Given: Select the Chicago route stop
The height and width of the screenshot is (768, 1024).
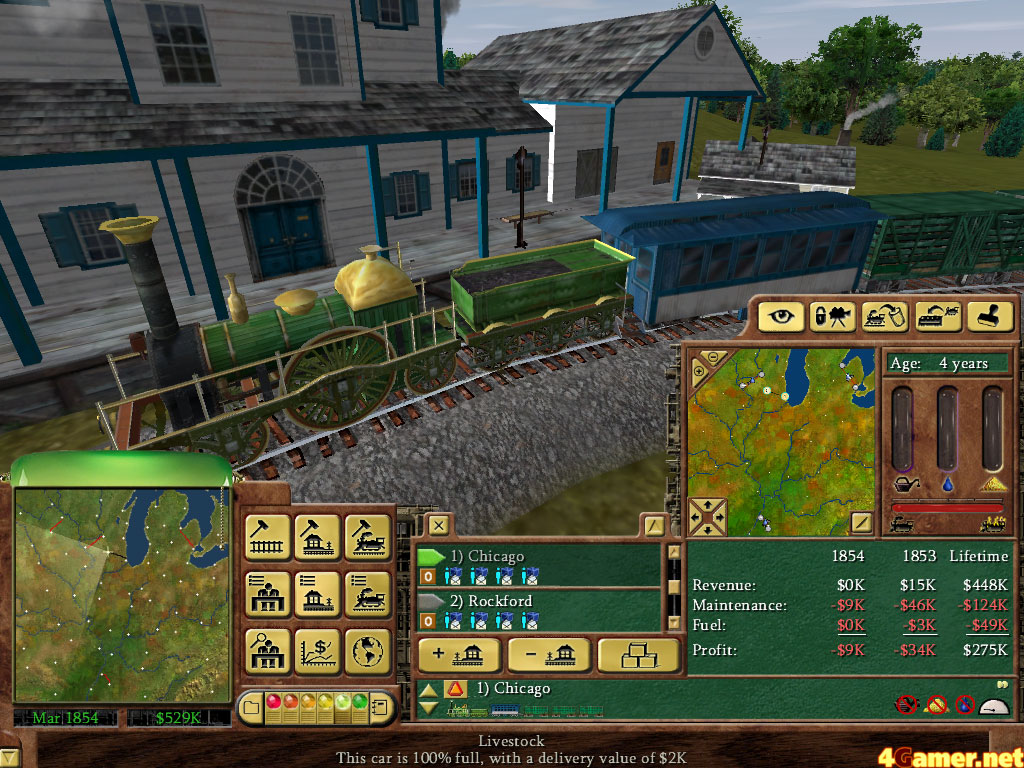Looking at the screenshot, I should tap(538, 556).
